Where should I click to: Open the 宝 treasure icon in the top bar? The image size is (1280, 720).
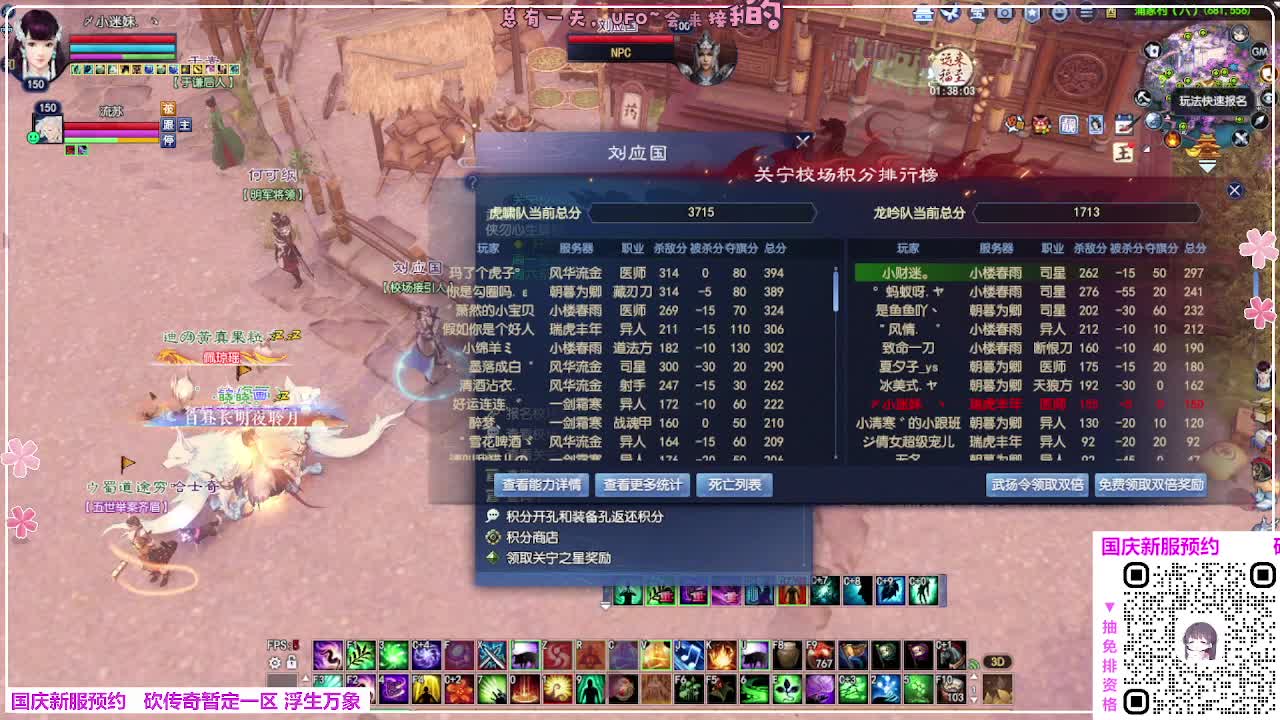[x=976, y=13]
